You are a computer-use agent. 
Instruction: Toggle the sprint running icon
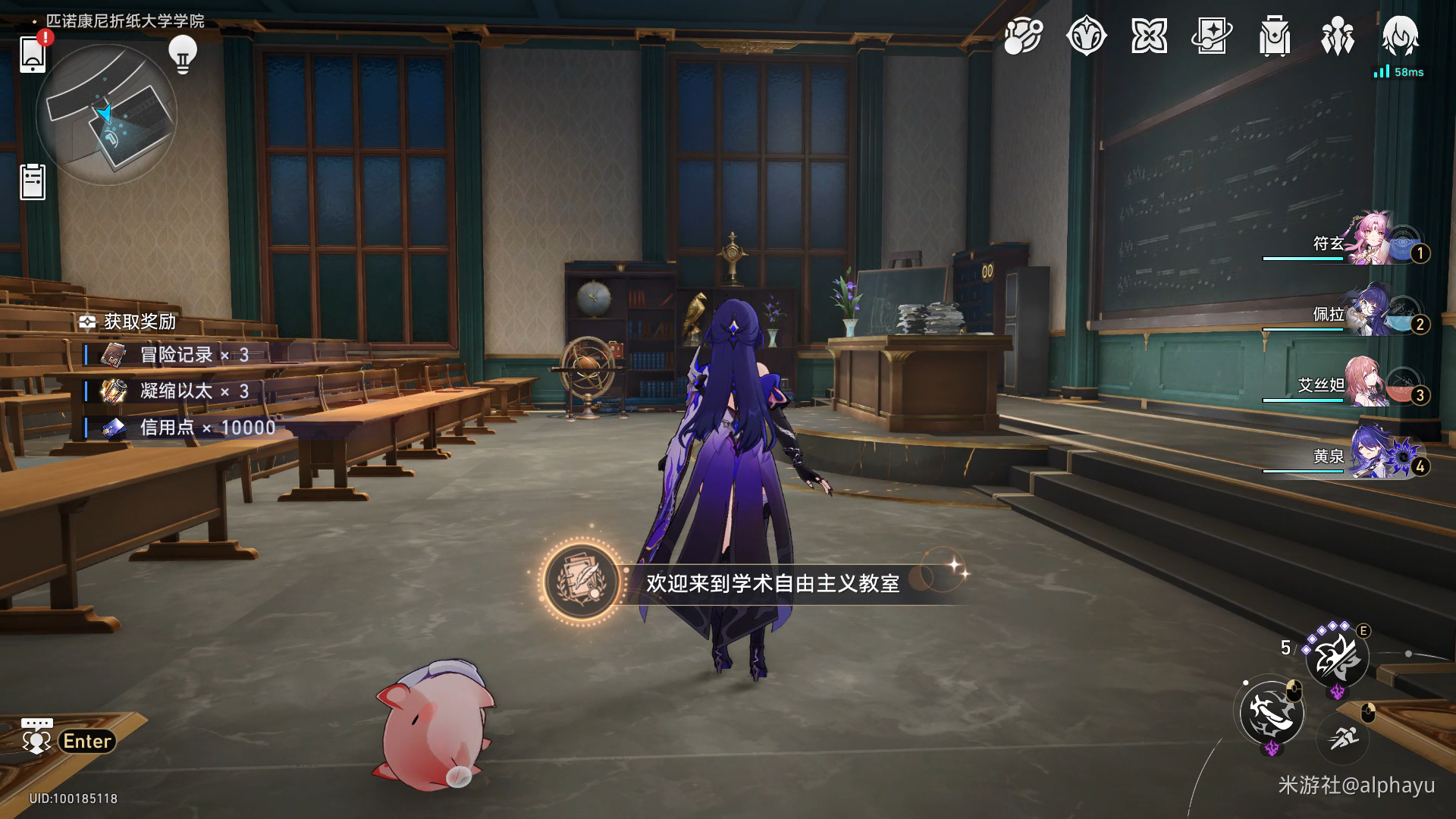click(x=1343, y=736)
